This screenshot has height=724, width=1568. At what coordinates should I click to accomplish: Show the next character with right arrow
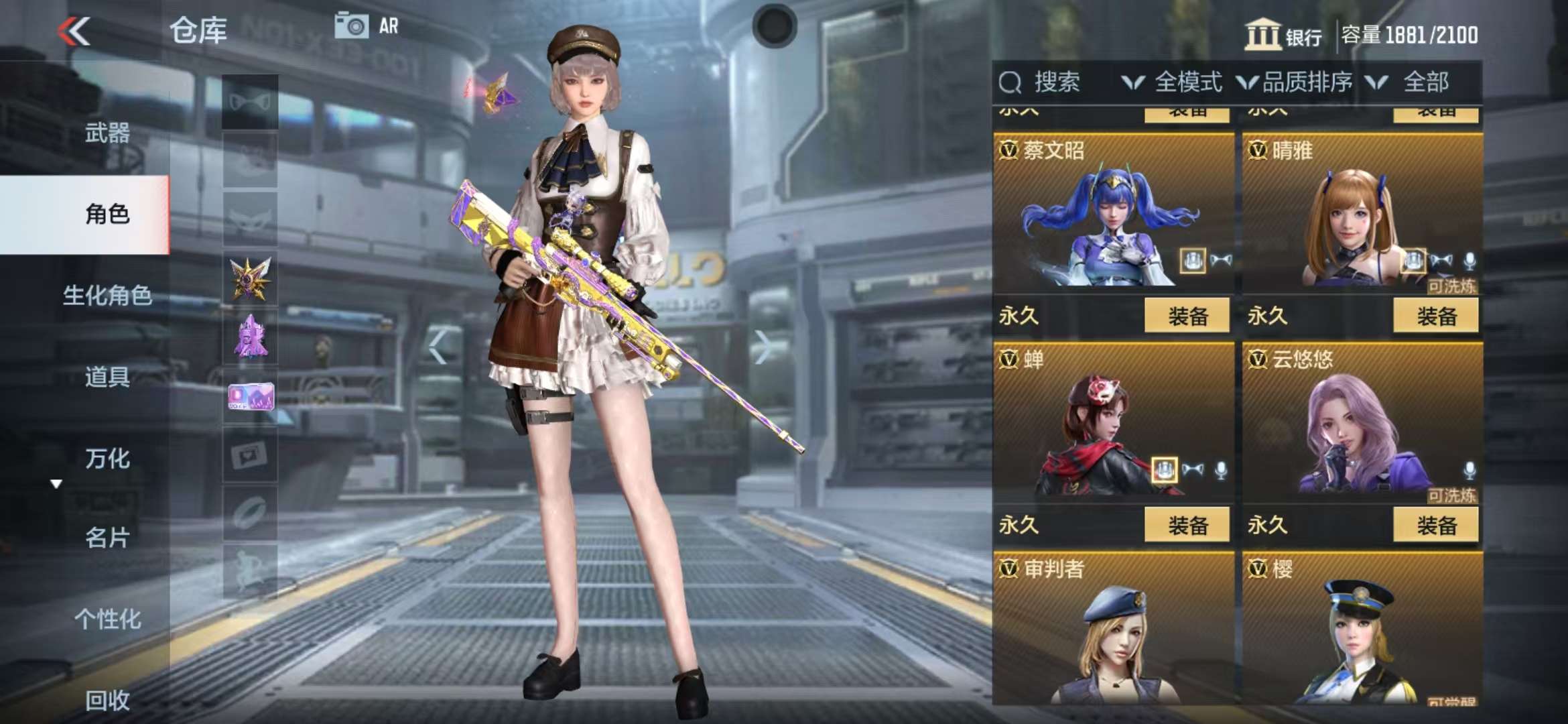[762, 347]
